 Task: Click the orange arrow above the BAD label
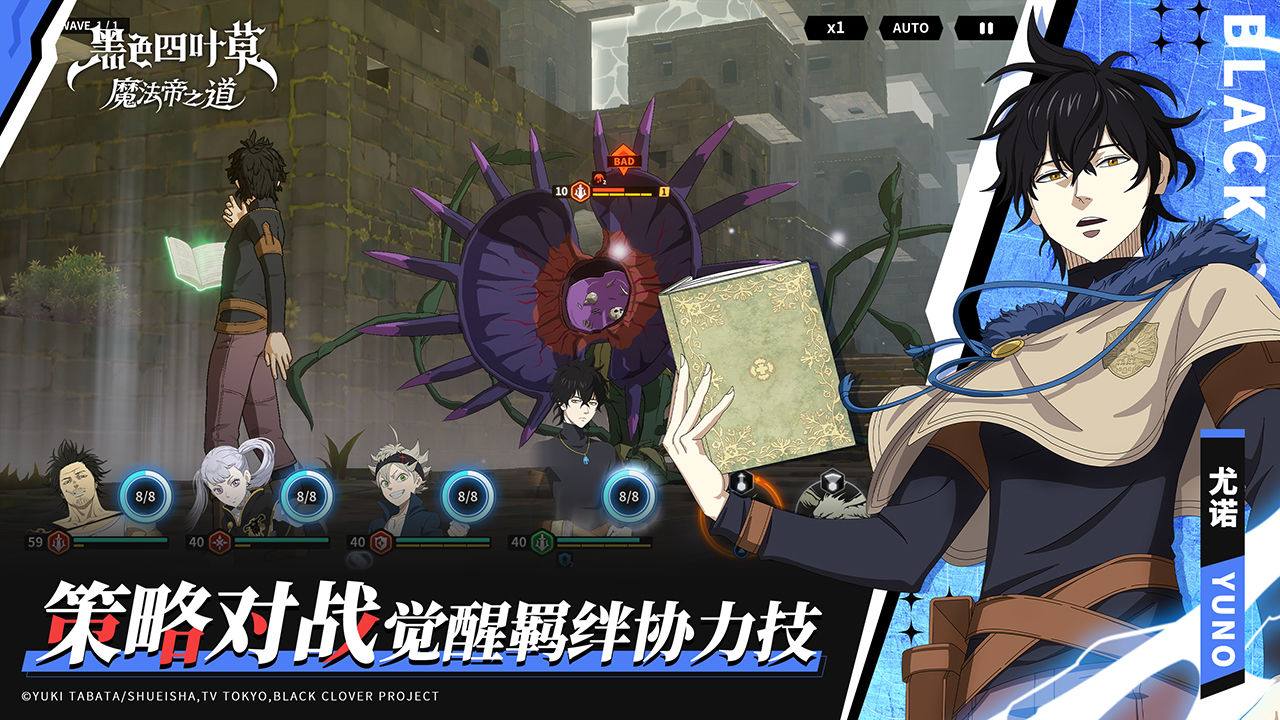pos(623,152)
